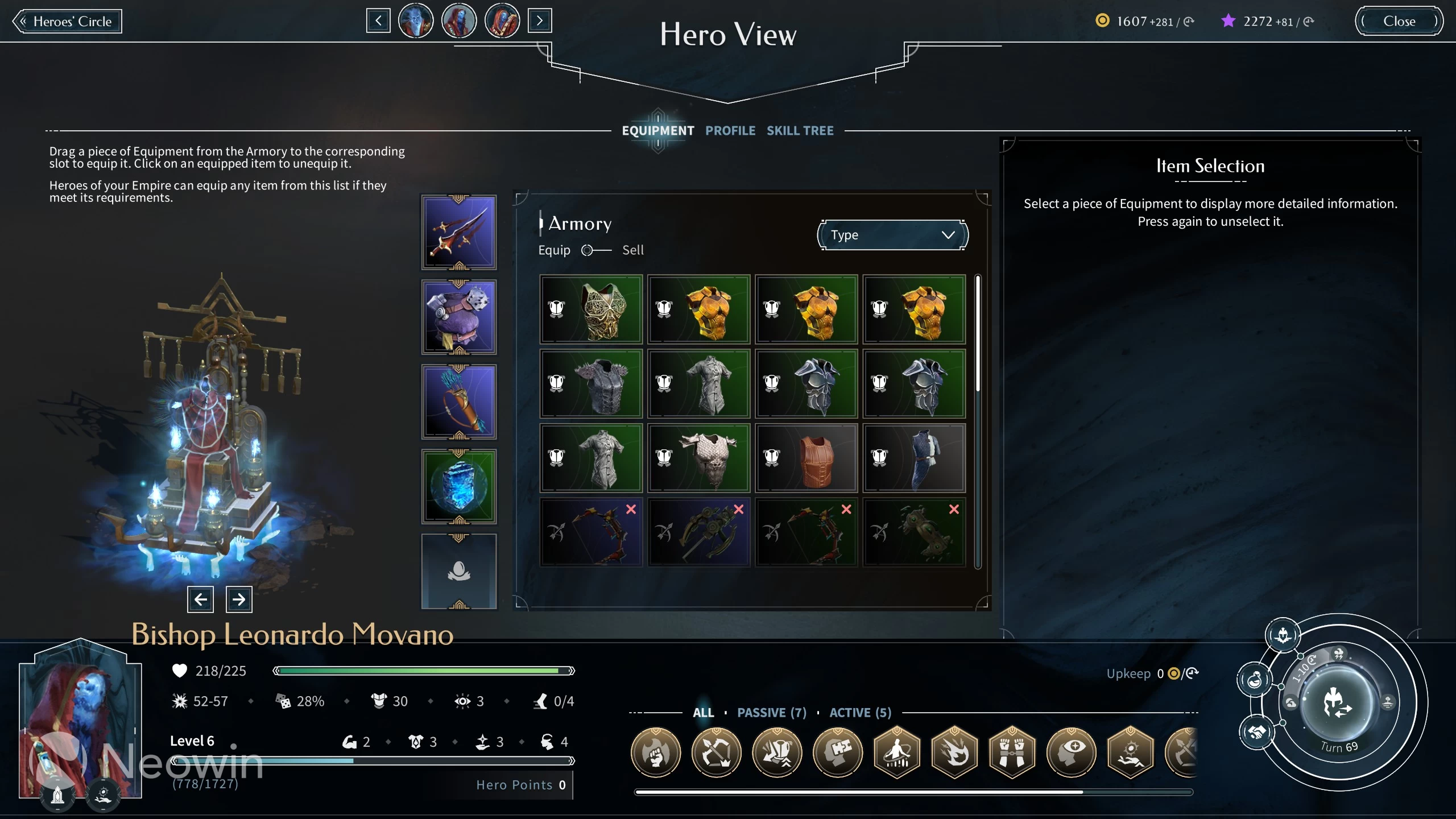Image resolution: width=1456 pixels, height=819 pixels.
Task: Go back to Heroes' Circle
Action: click(67, 22)
